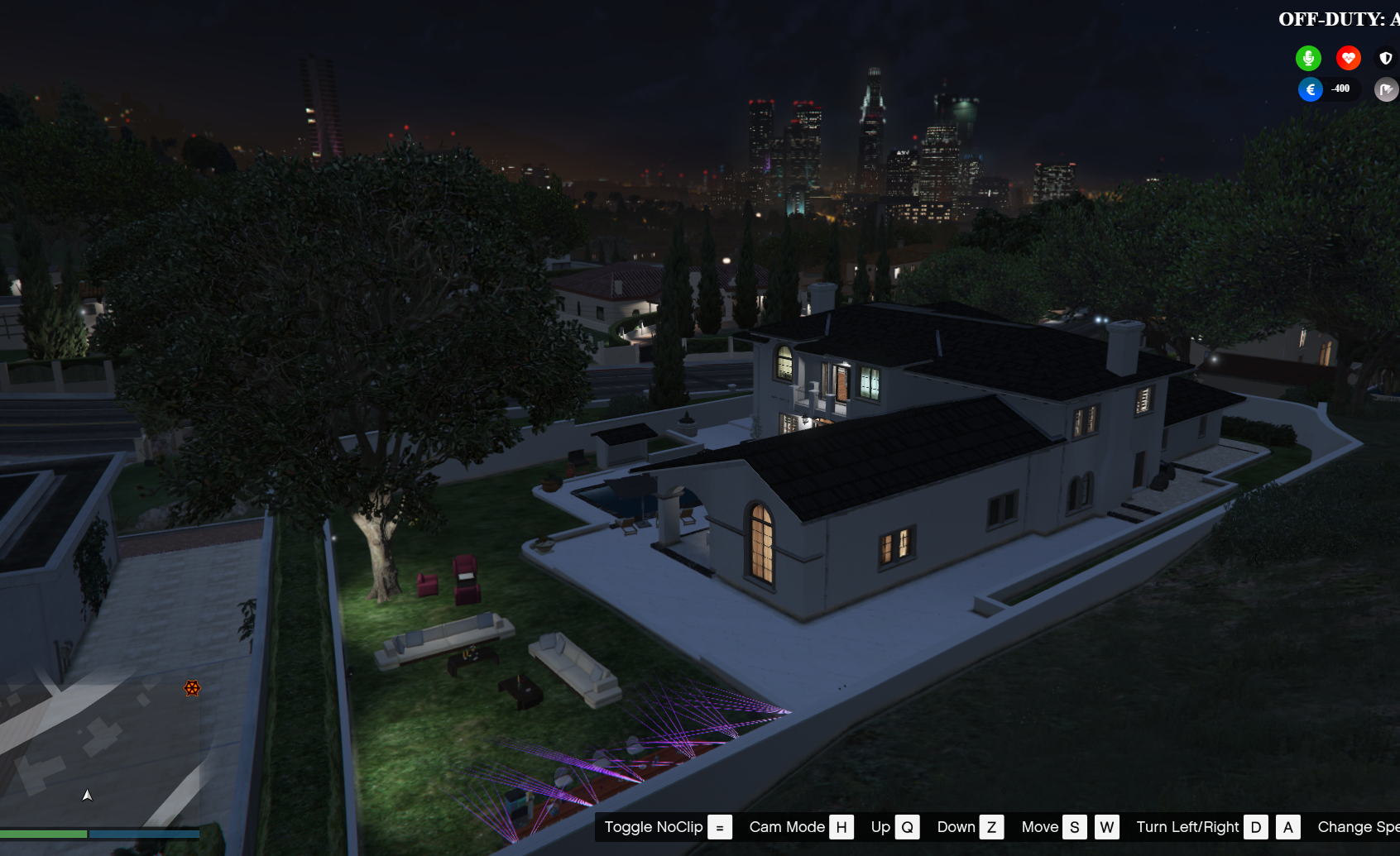
Task: Click the white player arrow on minimap
Action: 87,795
